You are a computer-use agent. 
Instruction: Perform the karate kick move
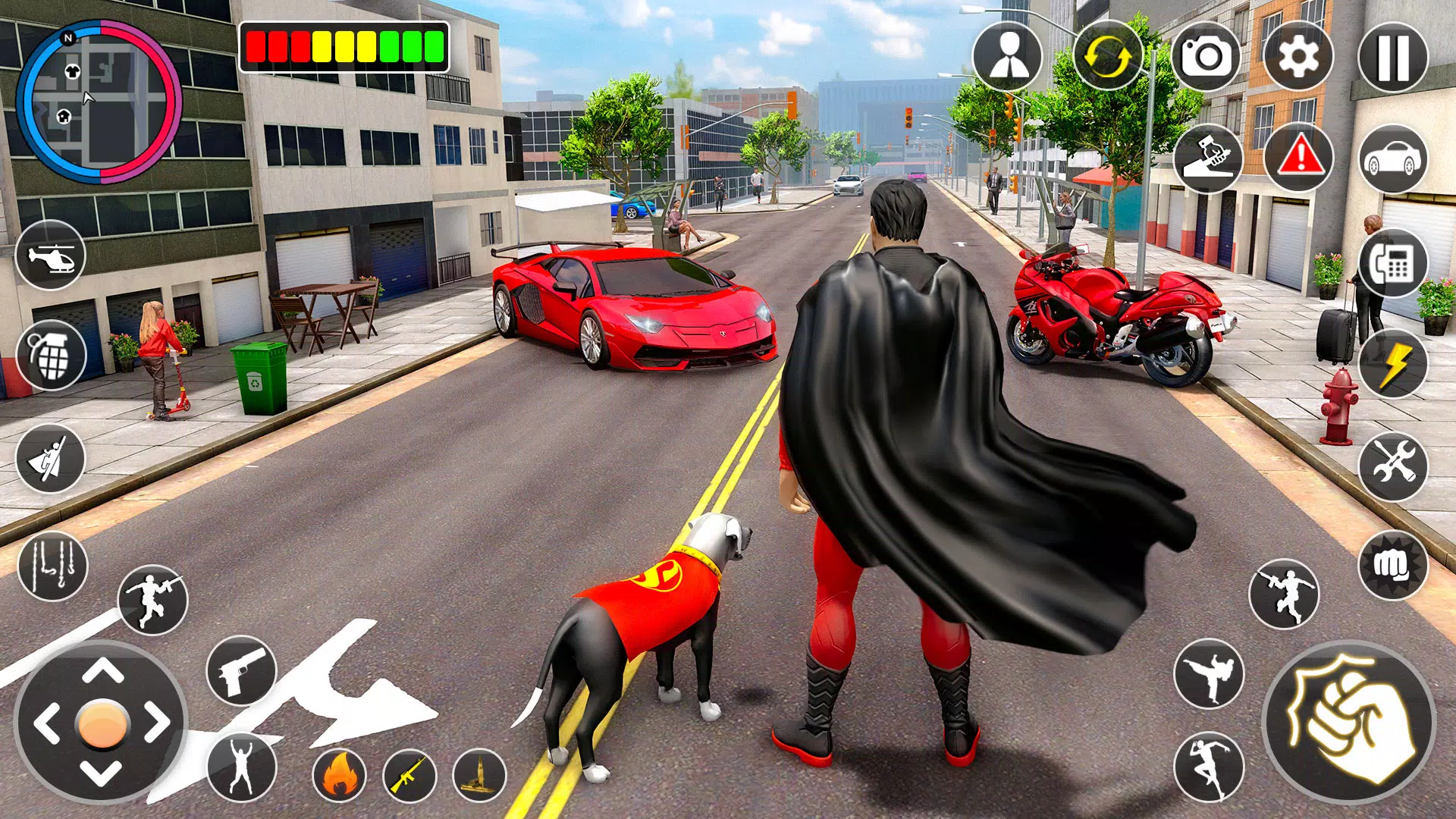[x=1209, y=674]
